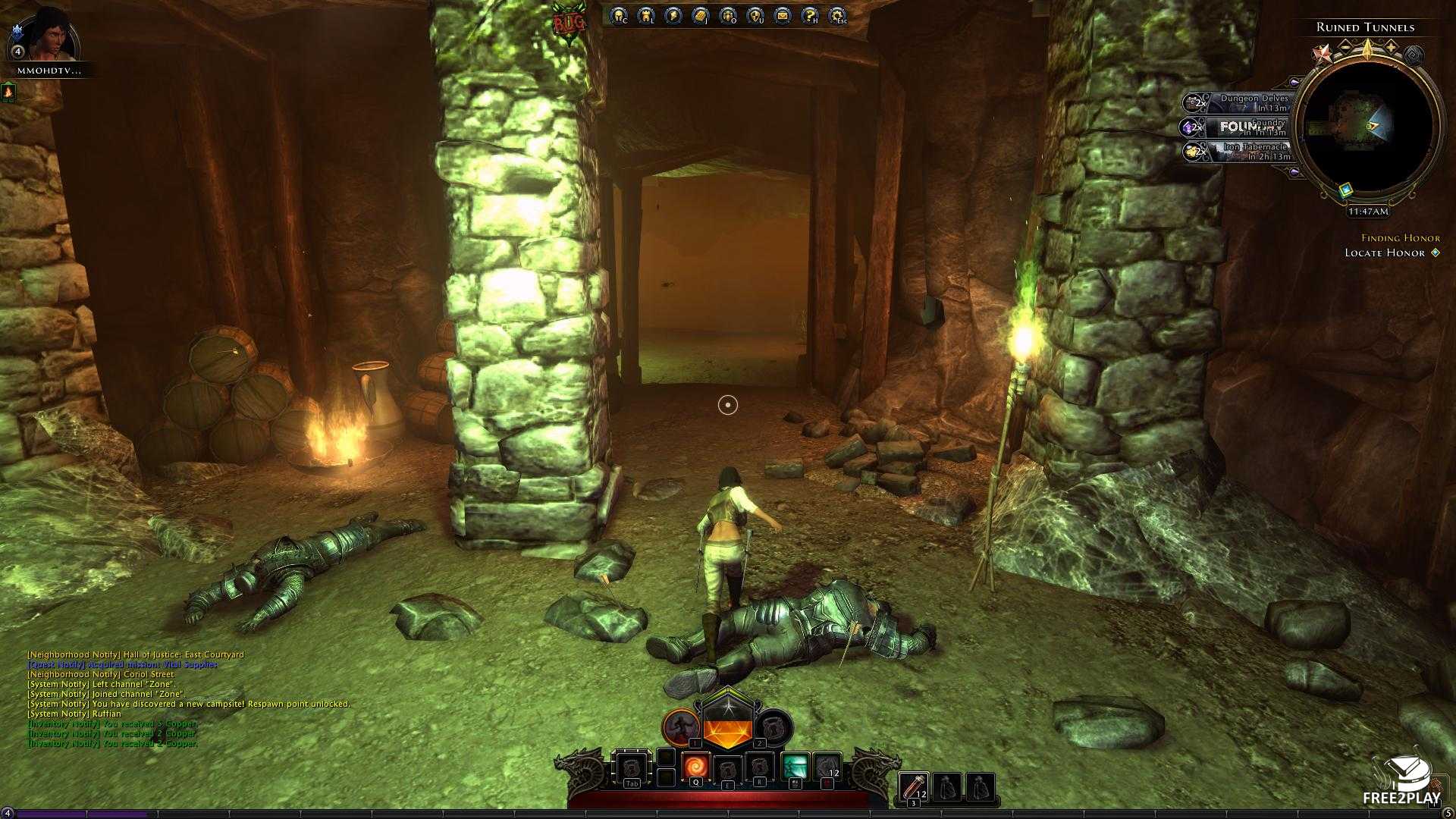
Task: Open the journal book icon
Action: (700, 15)
